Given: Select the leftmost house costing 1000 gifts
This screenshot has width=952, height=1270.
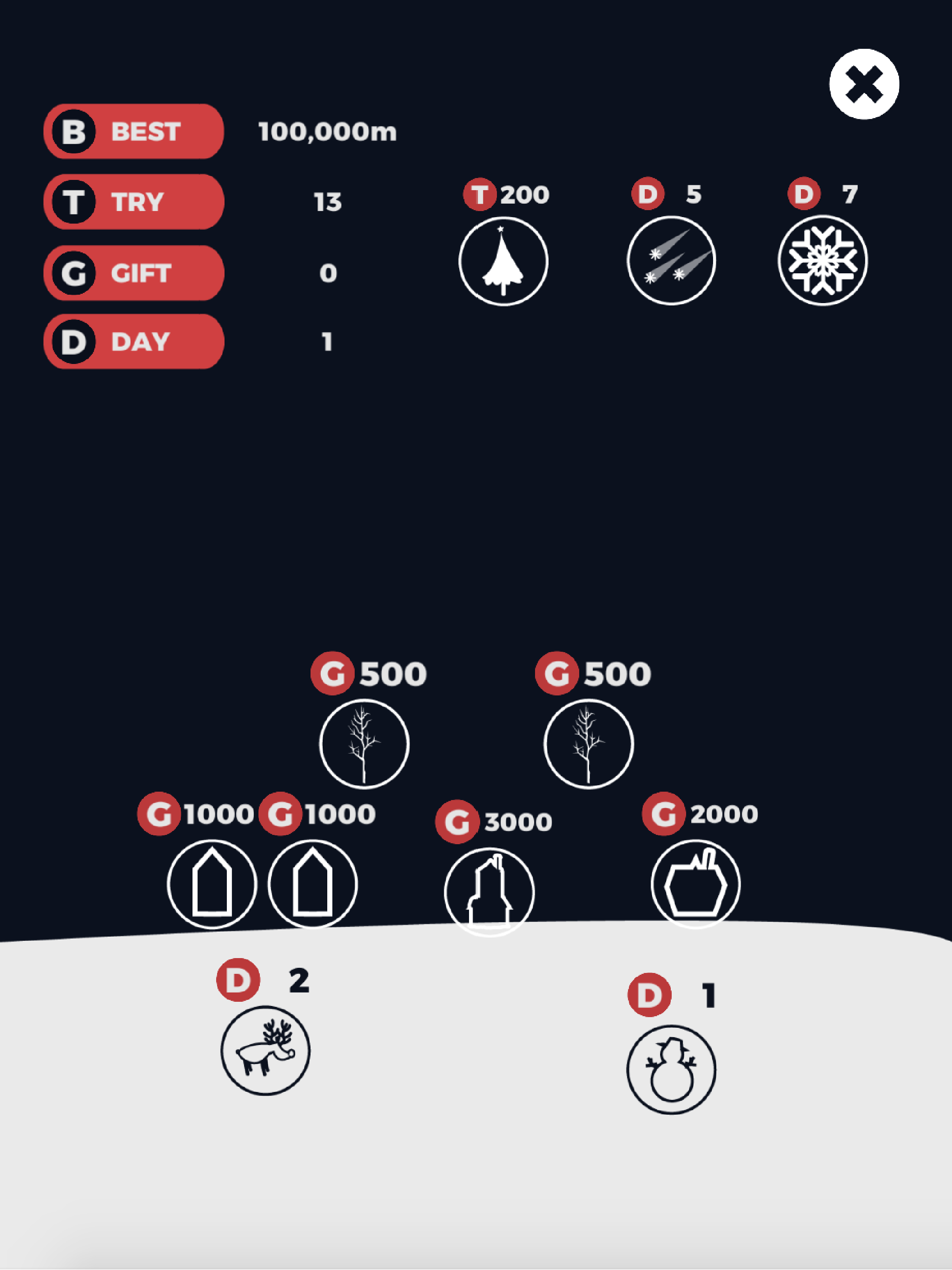Looking at the screenshot, I should coord(212,885).
